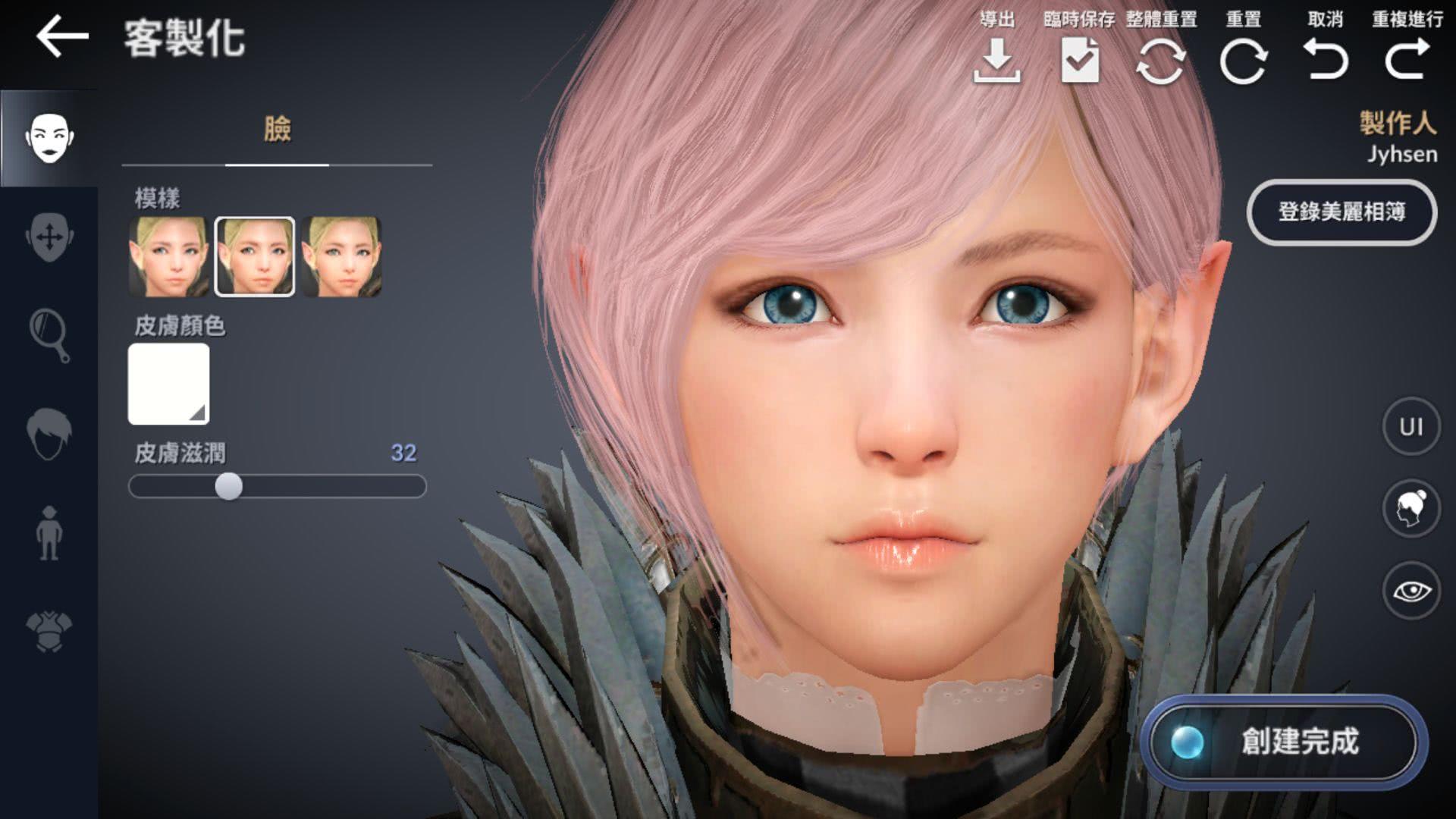Click the skin moisture slider handle

[228, 486]
